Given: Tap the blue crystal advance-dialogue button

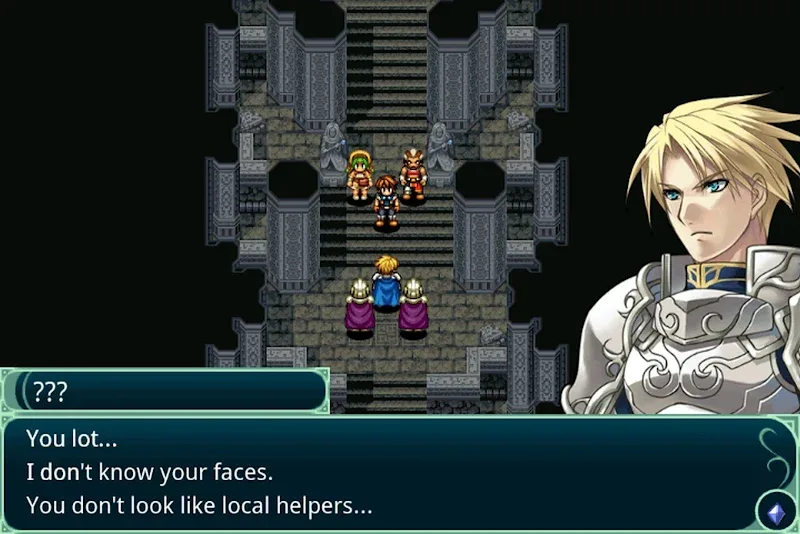Looking at the screenshot, I should click(x=775, y=511).
